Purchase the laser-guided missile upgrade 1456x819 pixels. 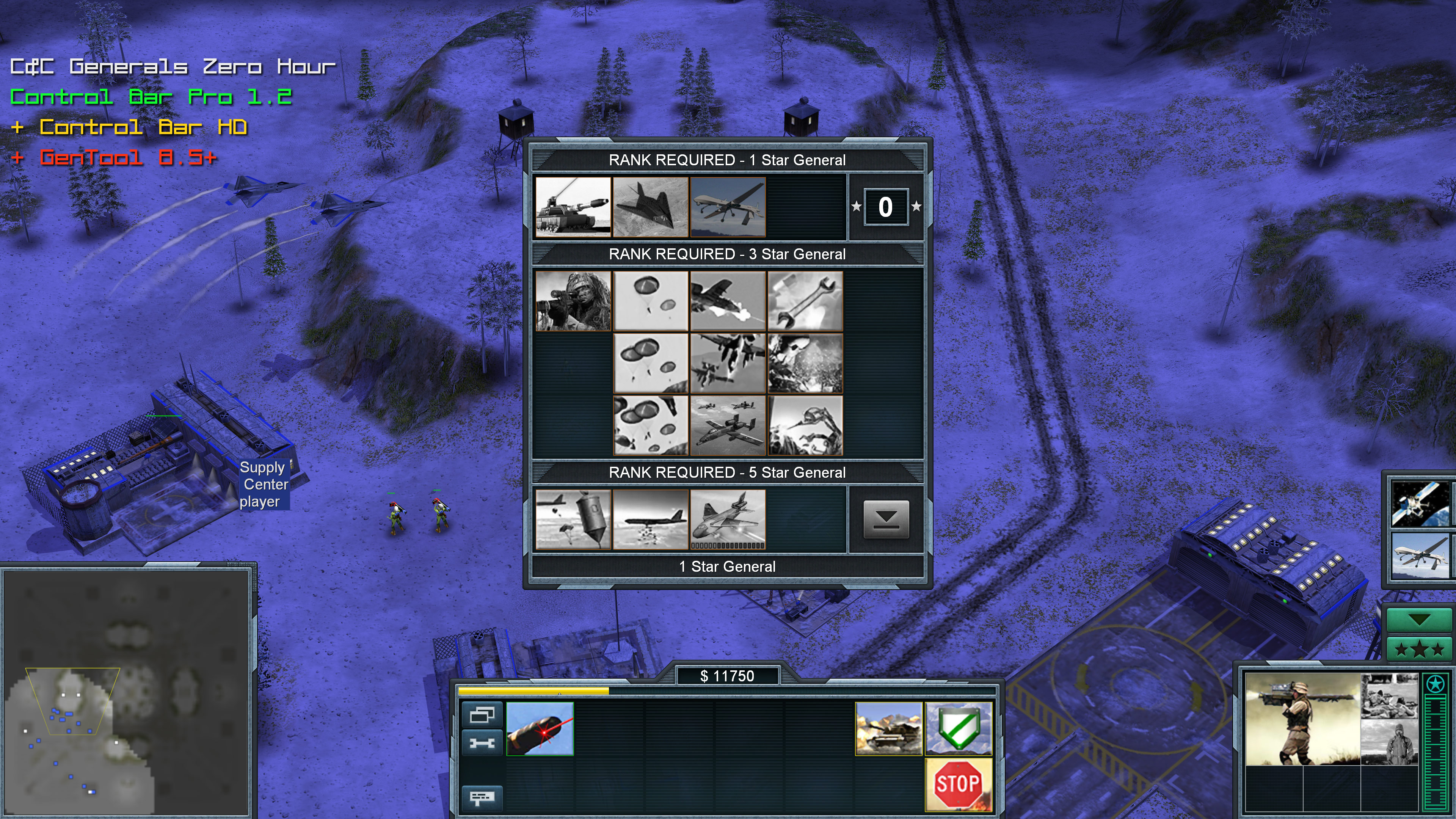pos(540,728)
